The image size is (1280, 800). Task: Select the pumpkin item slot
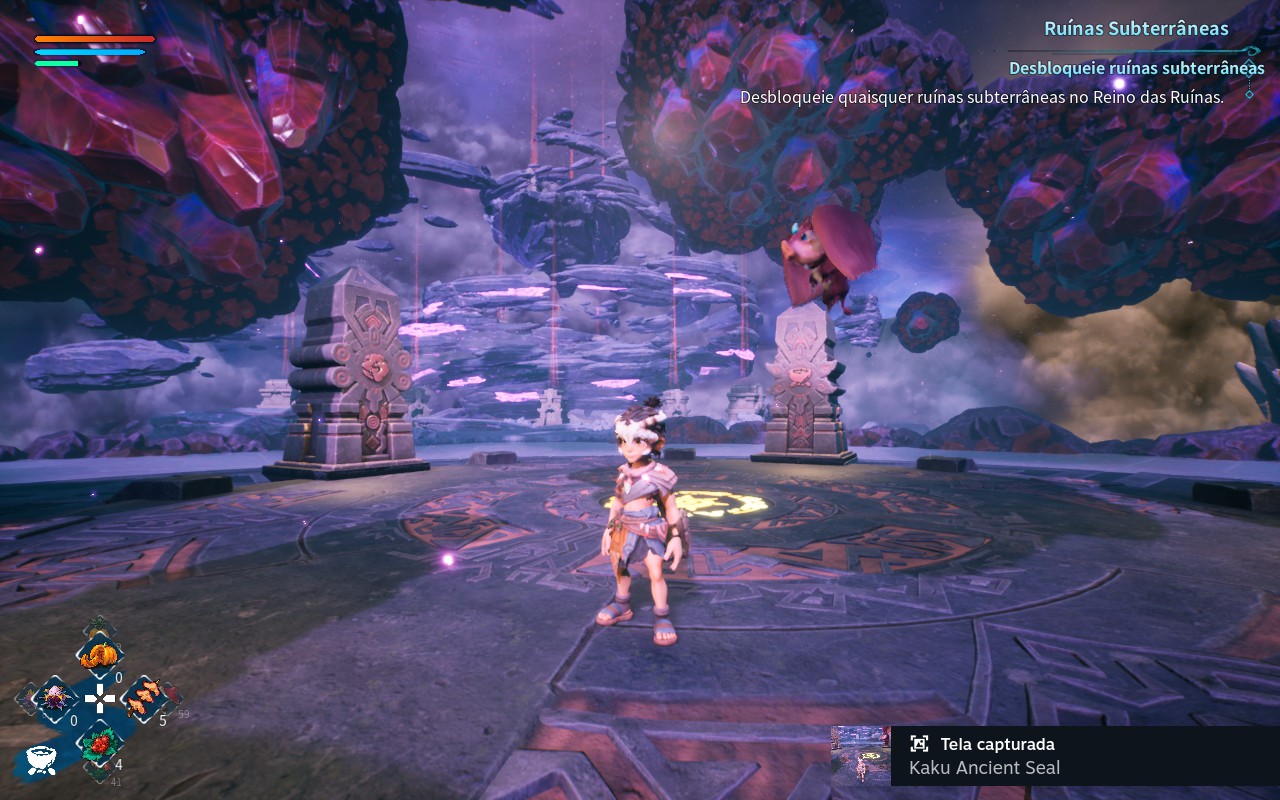[100, 655]
